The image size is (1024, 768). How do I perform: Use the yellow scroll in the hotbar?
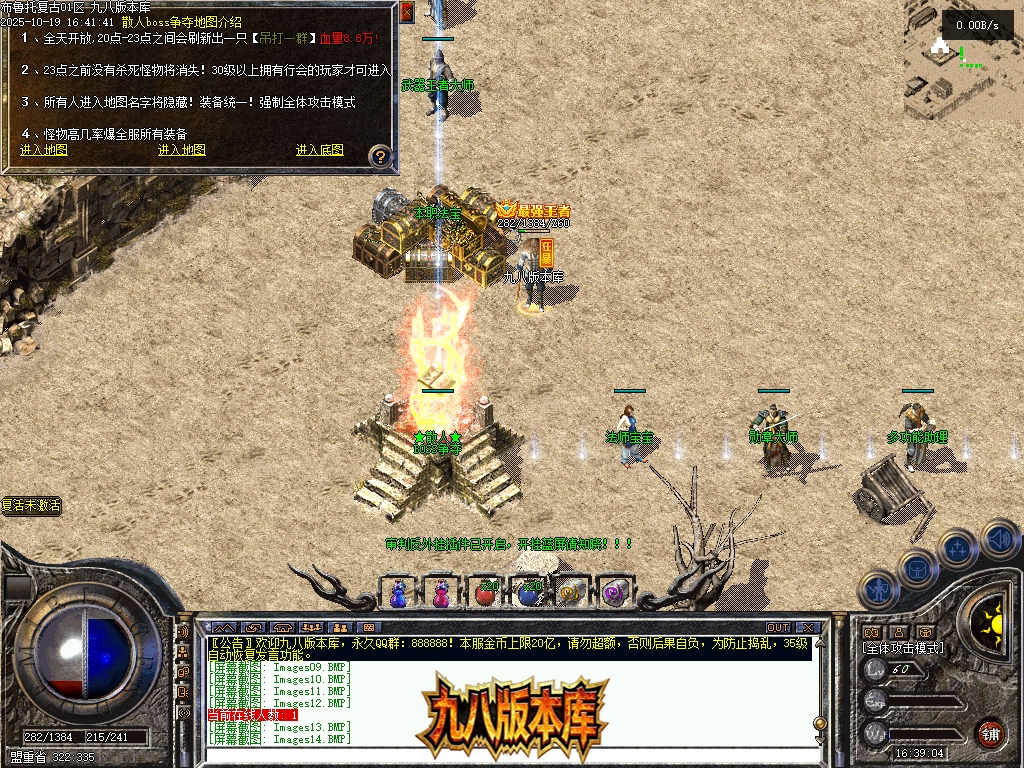[572, 592]
